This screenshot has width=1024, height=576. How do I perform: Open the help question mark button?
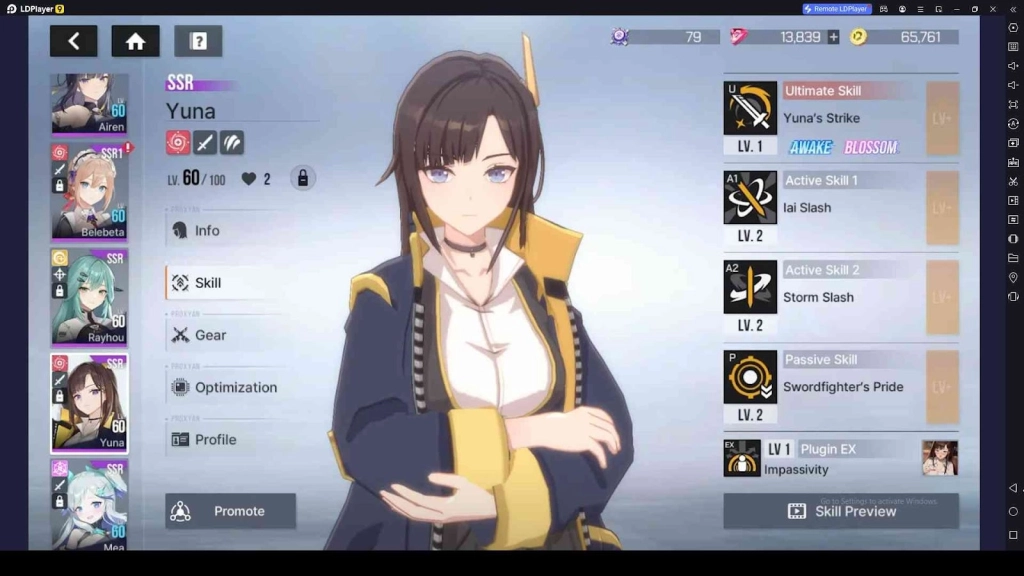pos(198,41)
